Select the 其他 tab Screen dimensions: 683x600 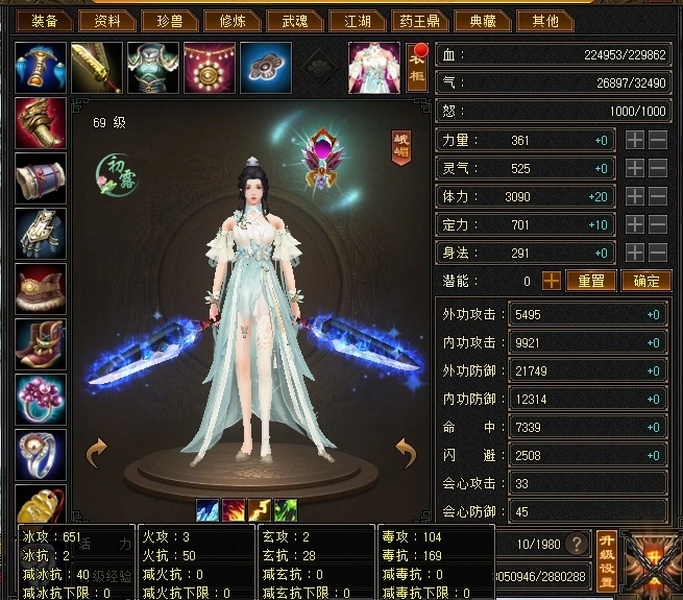[546, 20]
